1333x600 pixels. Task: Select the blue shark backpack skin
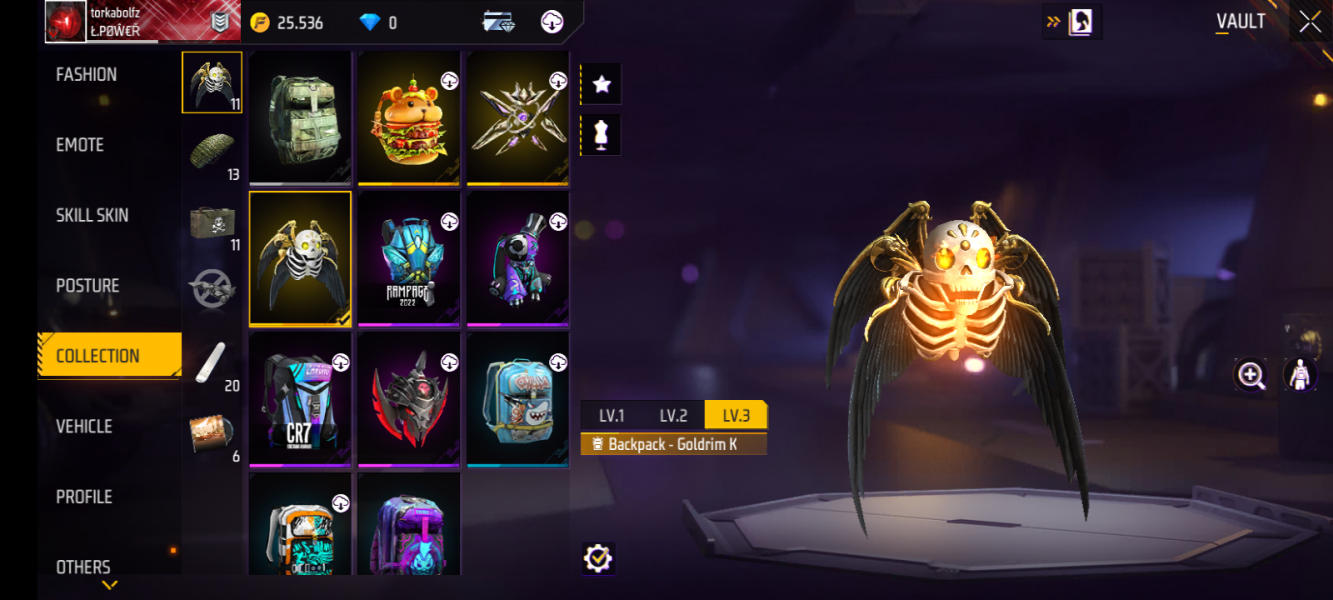tap(518, 398)
